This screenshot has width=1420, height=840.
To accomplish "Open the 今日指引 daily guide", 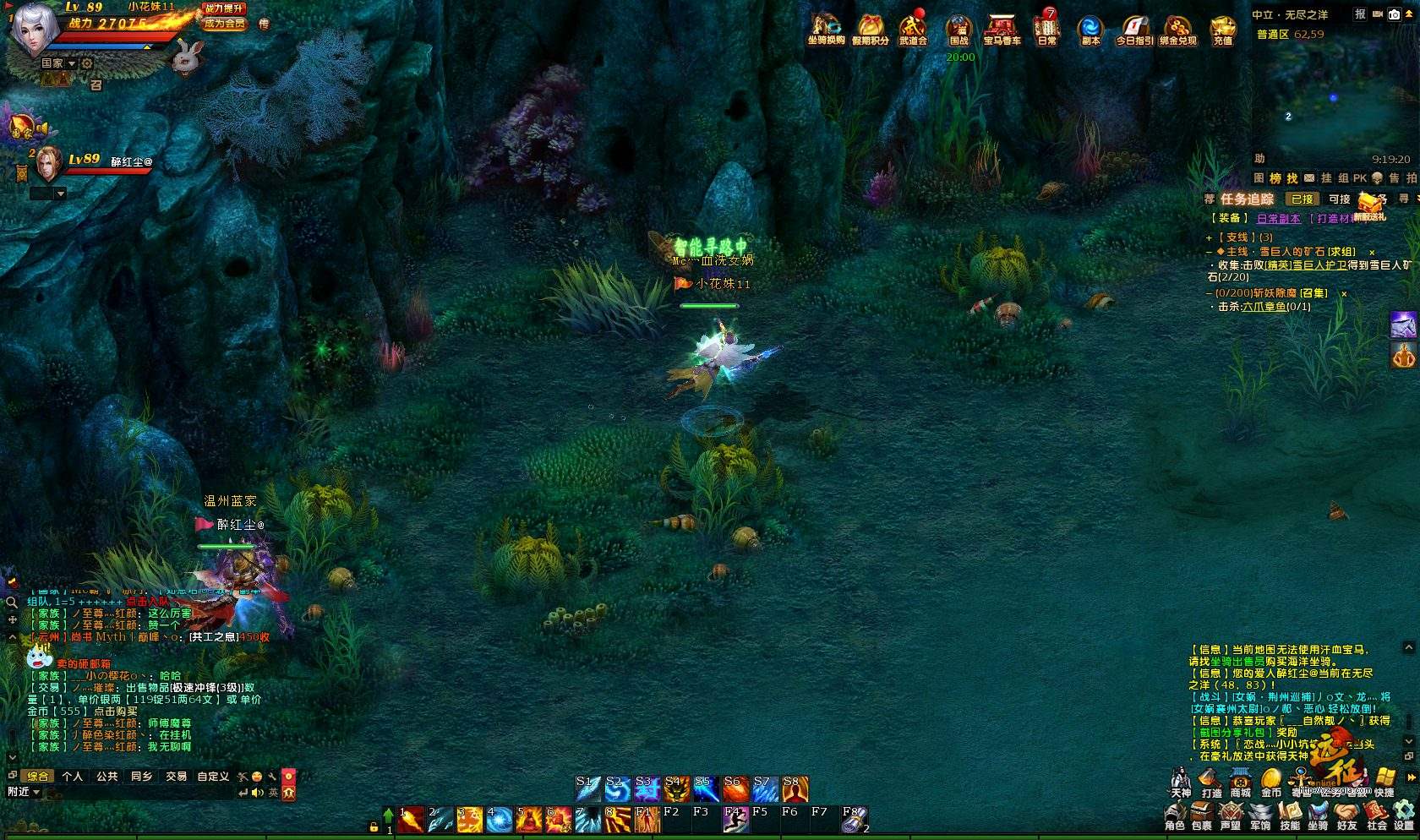I will pyautogui.click(x=1134, y=29).
